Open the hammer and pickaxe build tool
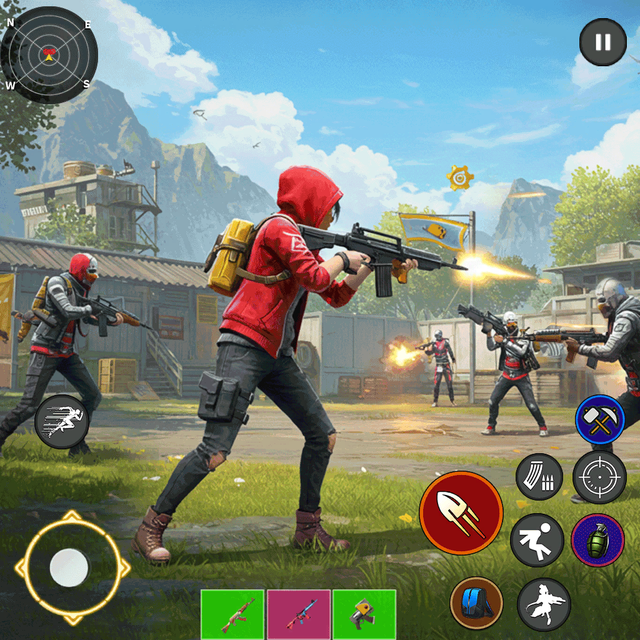The image size is (640, 640). pos(600,420)
